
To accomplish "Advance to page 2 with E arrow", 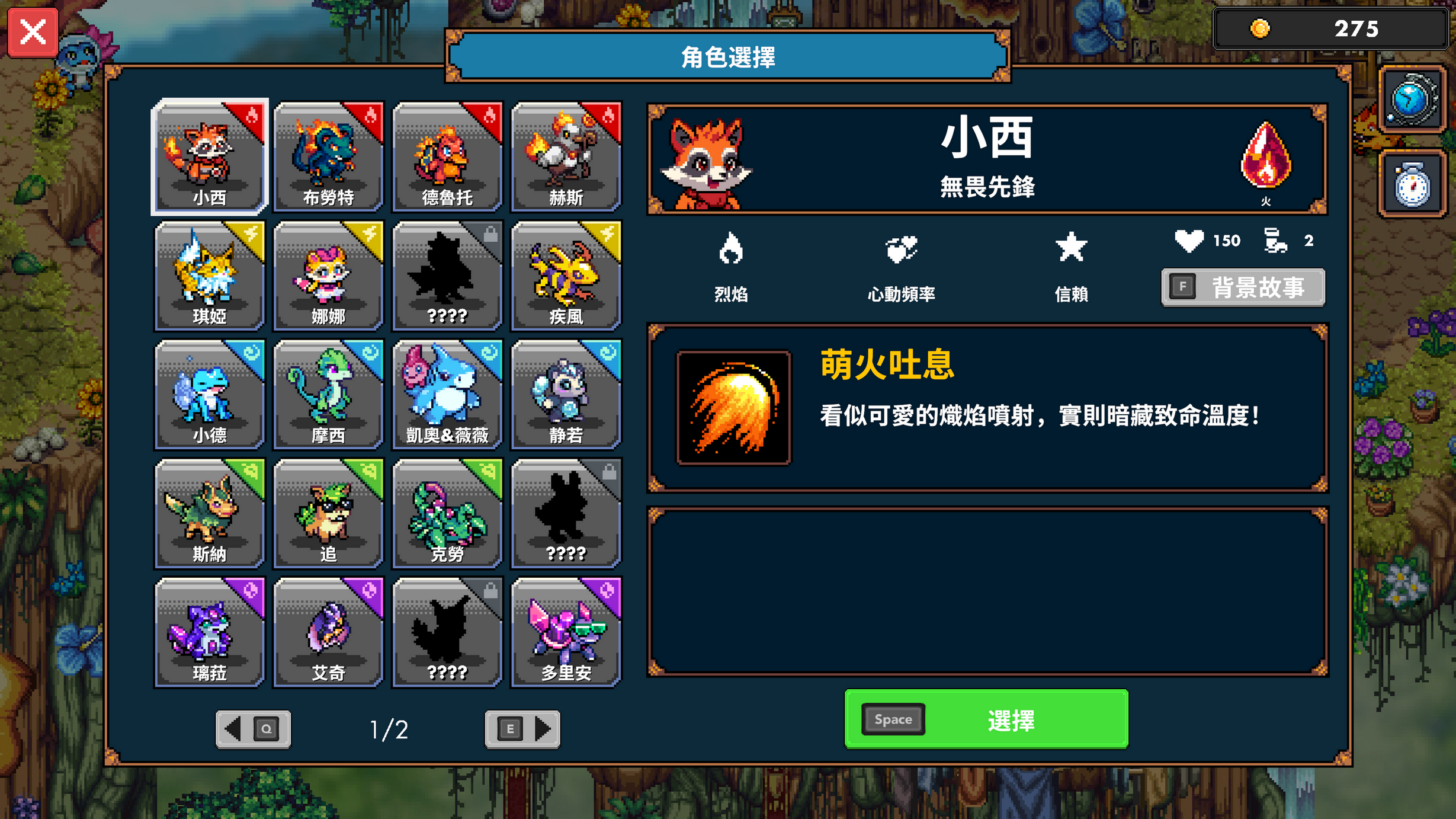I will pos(522,730).
